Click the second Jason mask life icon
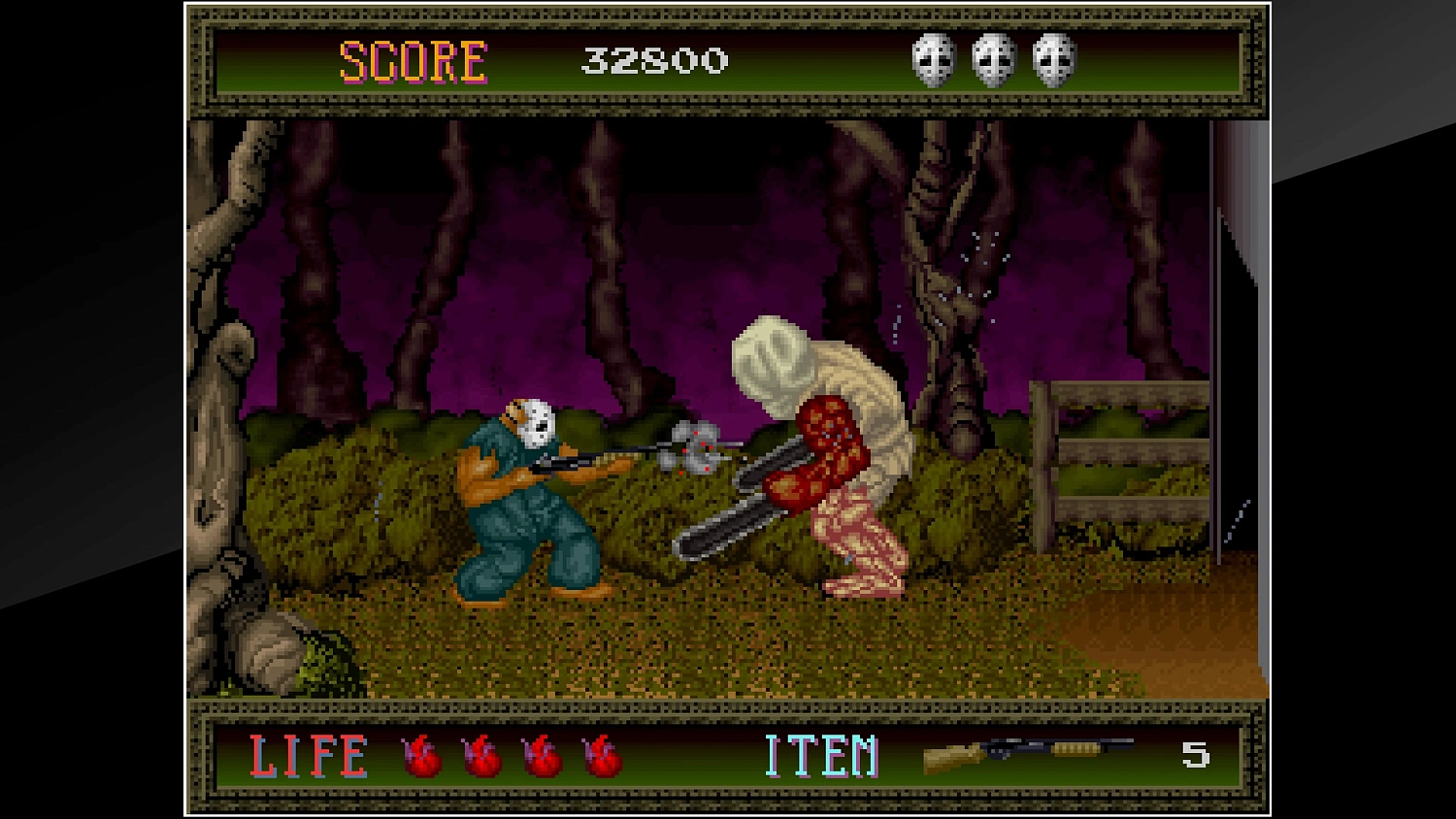The width and height of the screenshot is (1456, 819). 992,63
